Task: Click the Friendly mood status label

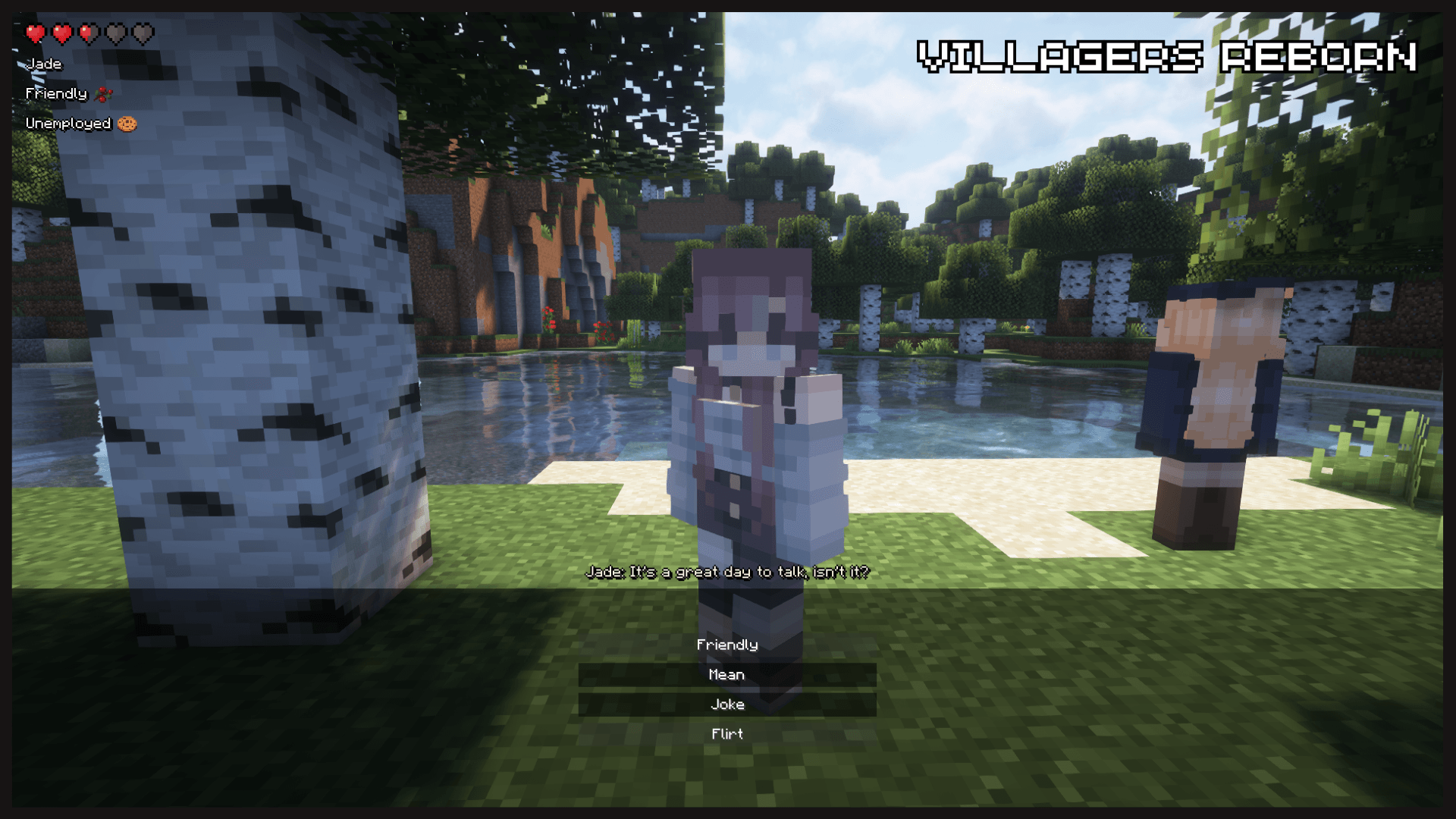Action: 56,93
